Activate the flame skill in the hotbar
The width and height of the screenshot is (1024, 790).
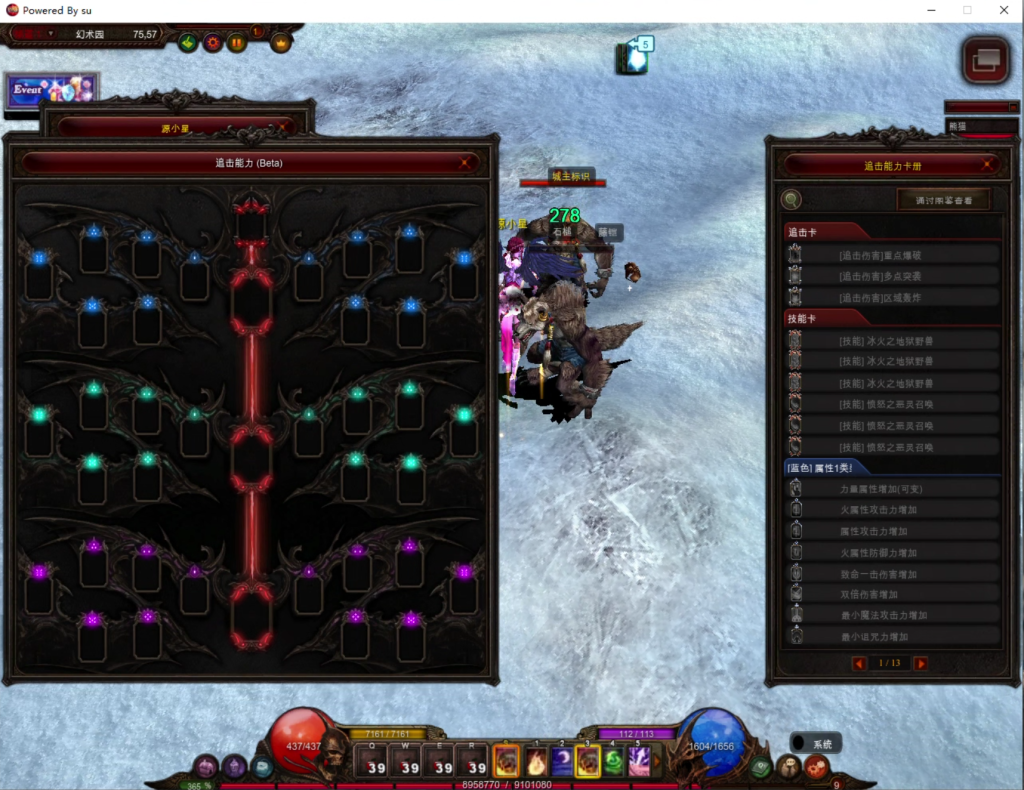535,762
